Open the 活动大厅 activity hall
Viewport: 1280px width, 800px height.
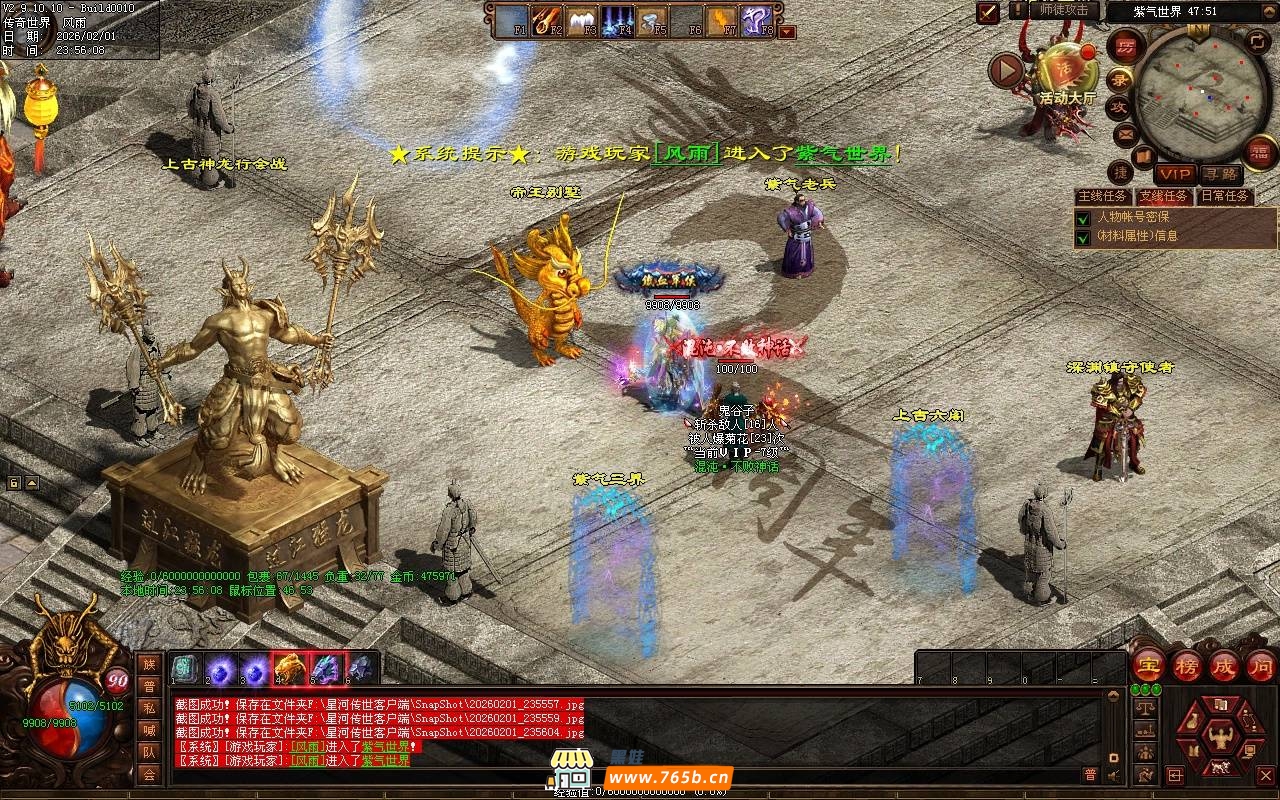pyautogui.click(x=1066, y=70)
